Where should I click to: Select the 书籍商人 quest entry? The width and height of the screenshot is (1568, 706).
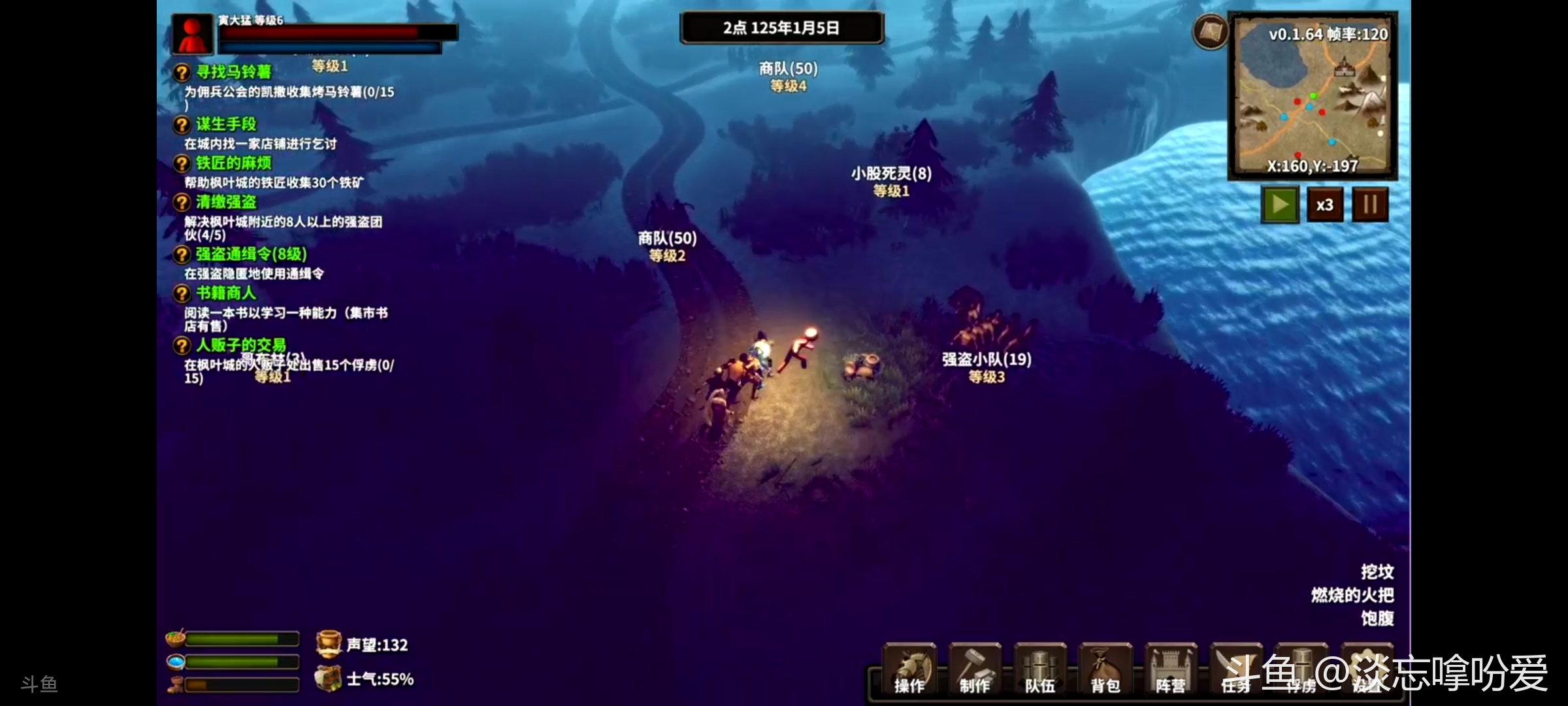coord(226,294)
